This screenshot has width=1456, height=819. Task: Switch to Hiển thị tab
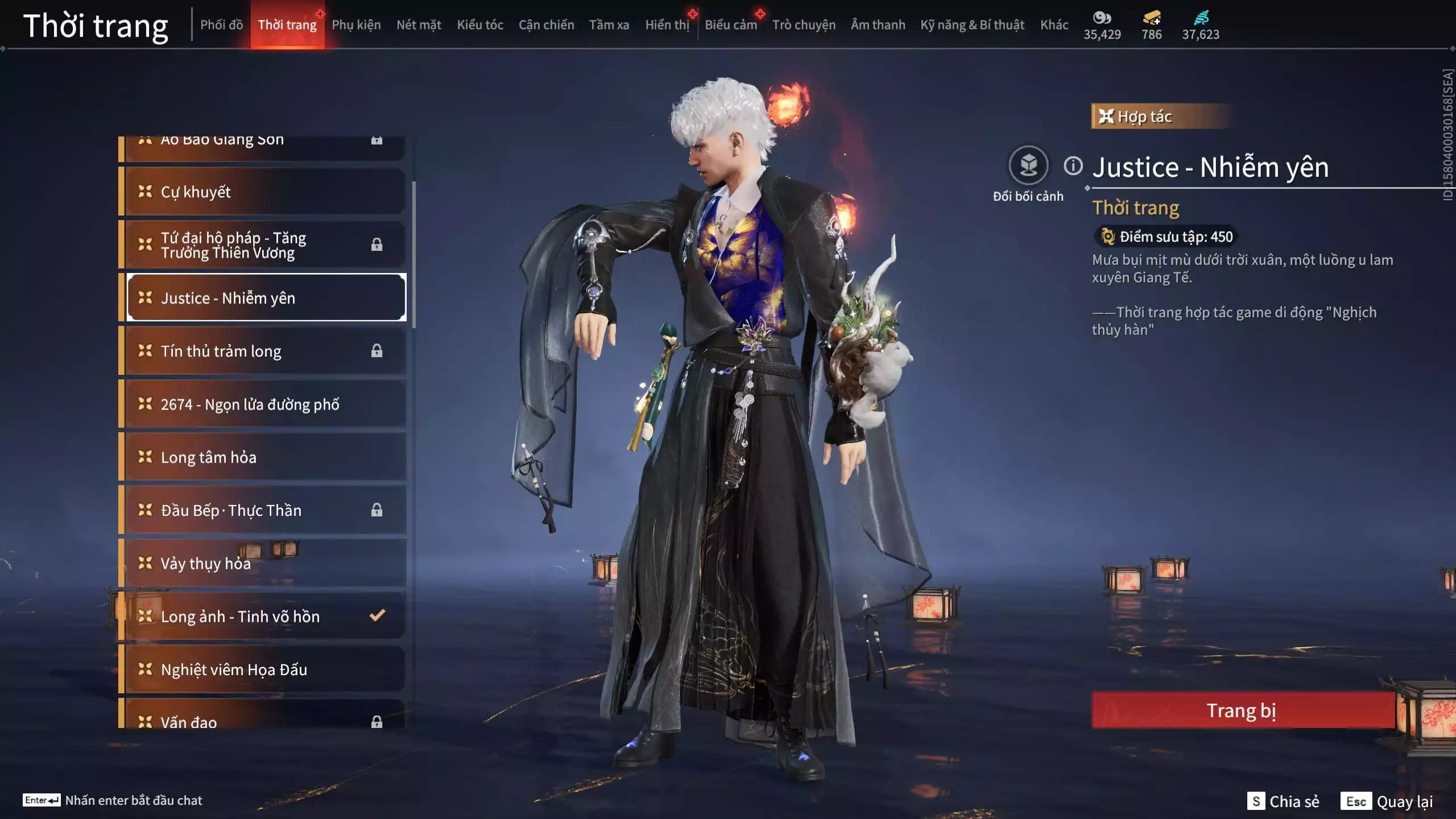click(667, 25)
